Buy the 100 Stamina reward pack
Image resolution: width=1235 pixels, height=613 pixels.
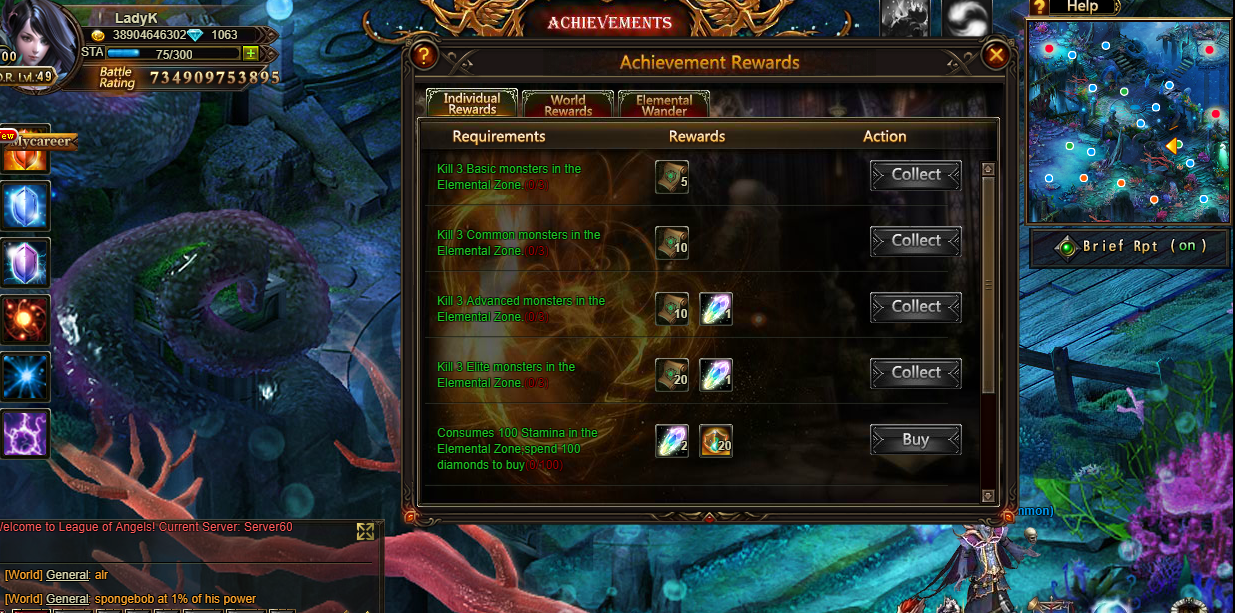[915, 440]
